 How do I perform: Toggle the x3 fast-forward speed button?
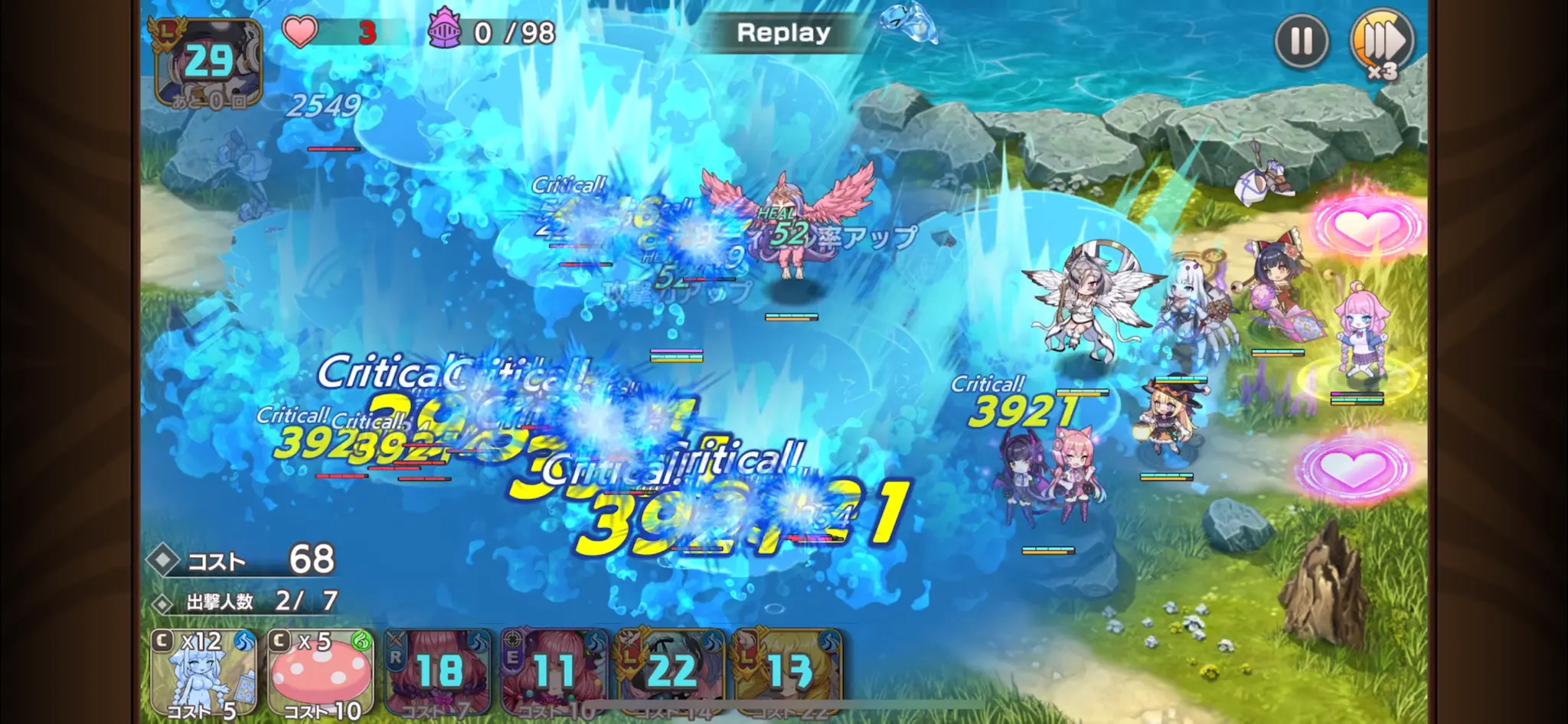click(1382, 42)
